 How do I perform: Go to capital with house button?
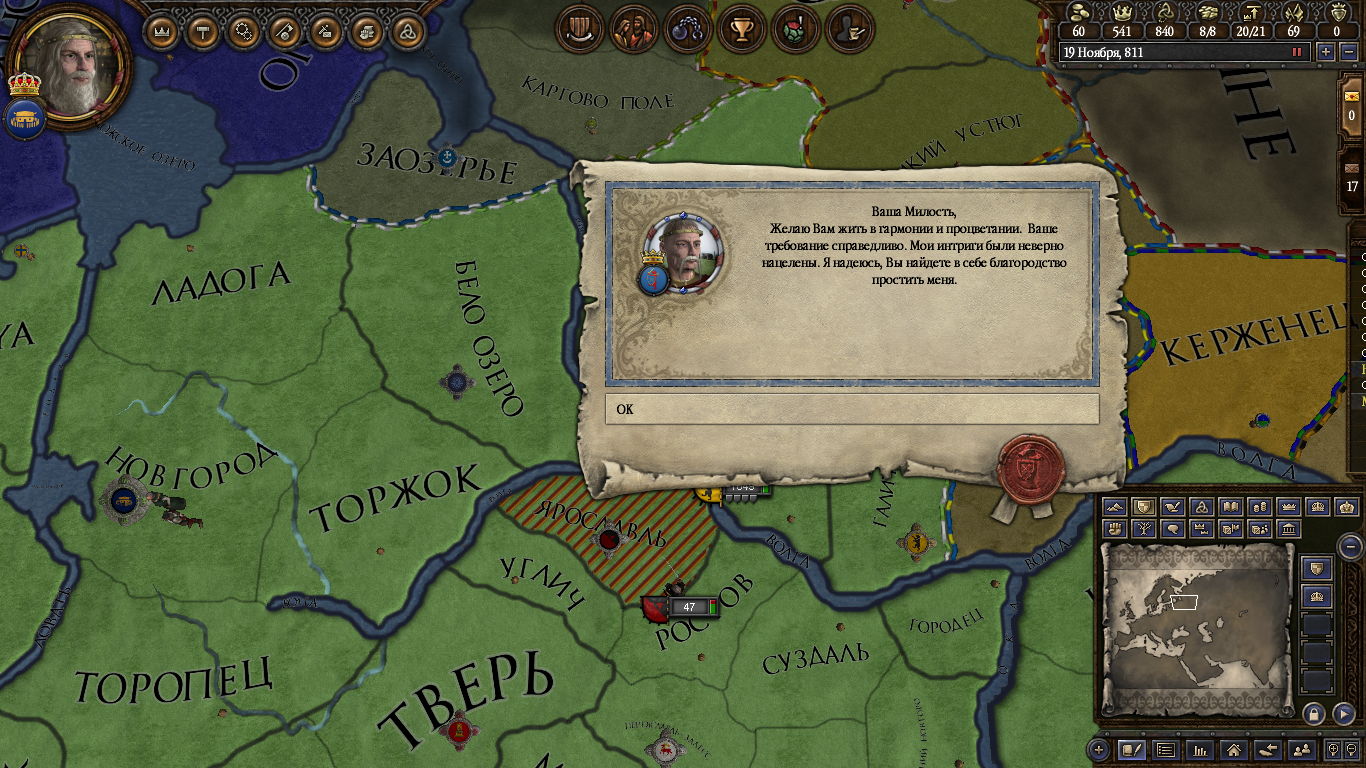pos(1234,749)
